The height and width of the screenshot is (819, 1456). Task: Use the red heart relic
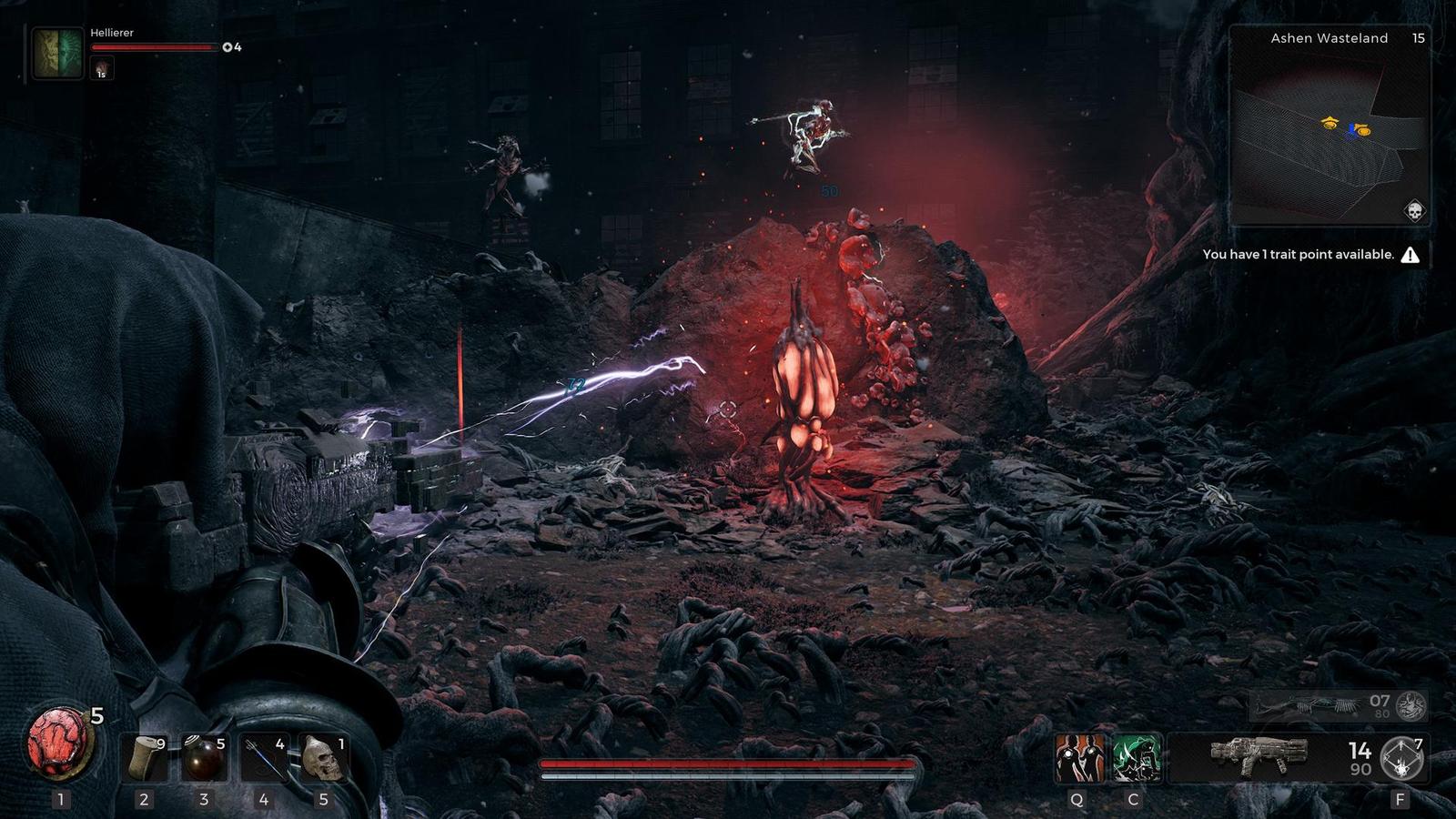point(61,743)
